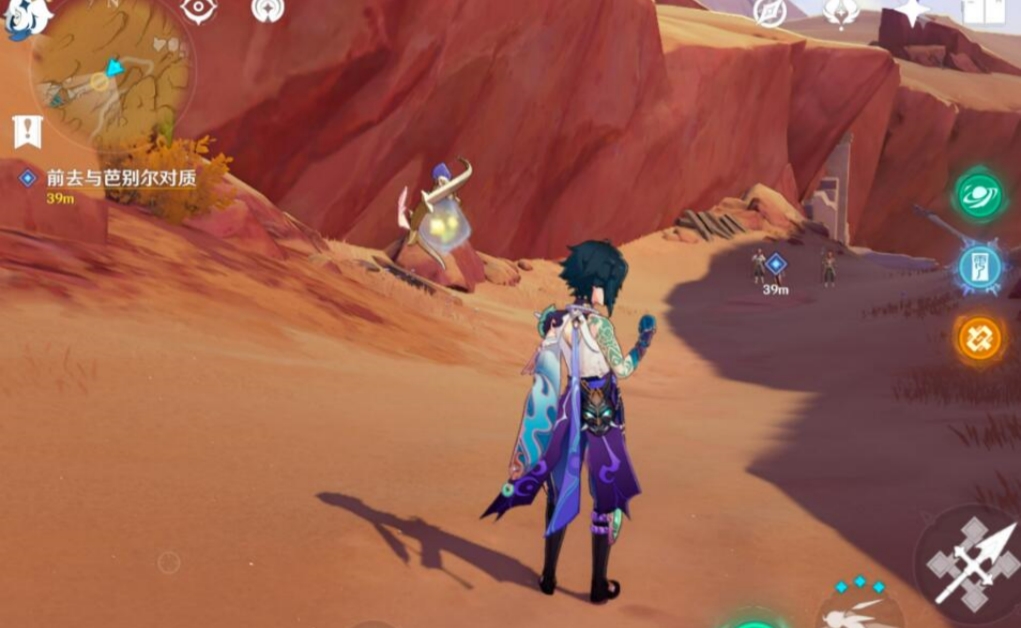The width and height of the screenshot is (1021, 628).
Task: Switch to the green Anemo party member
Action: (x=978, y=196)
